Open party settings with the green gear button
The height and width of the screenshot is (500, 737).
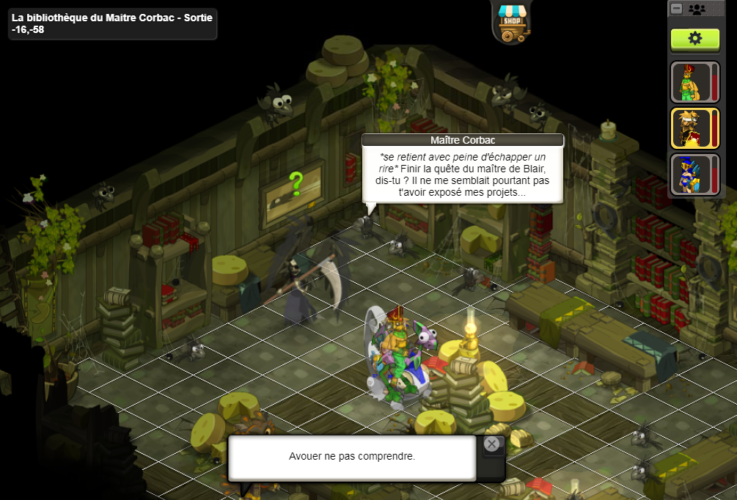[695, 38]
